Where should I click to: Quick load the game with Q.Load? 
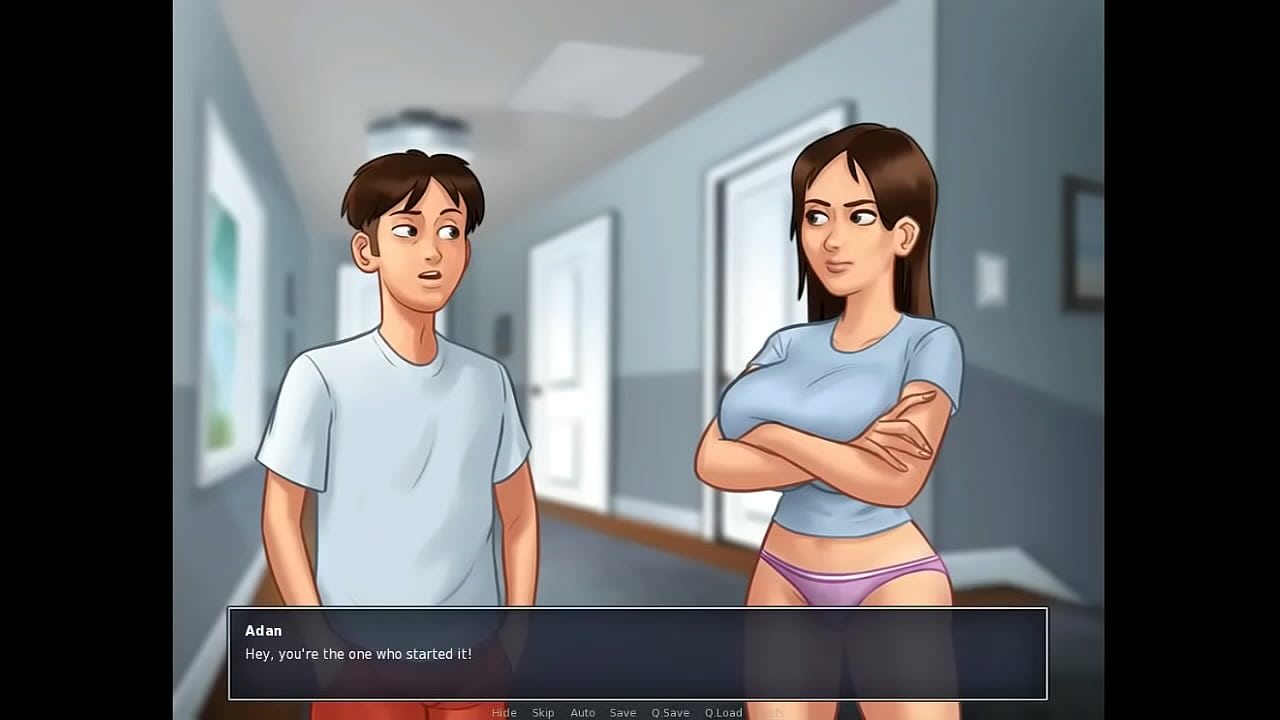click(x=723, y=712)
